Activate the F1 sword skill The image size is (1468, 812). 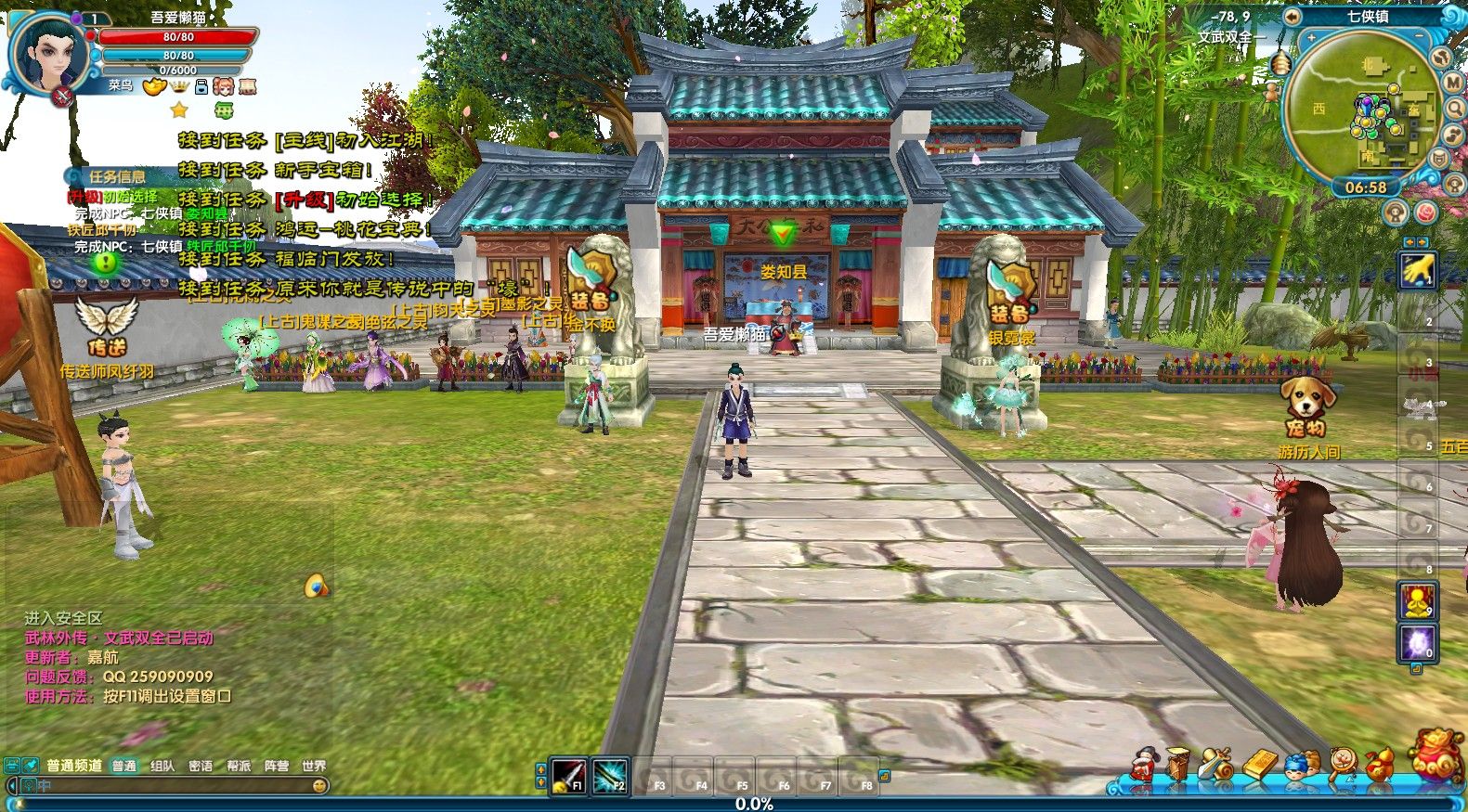567,775
